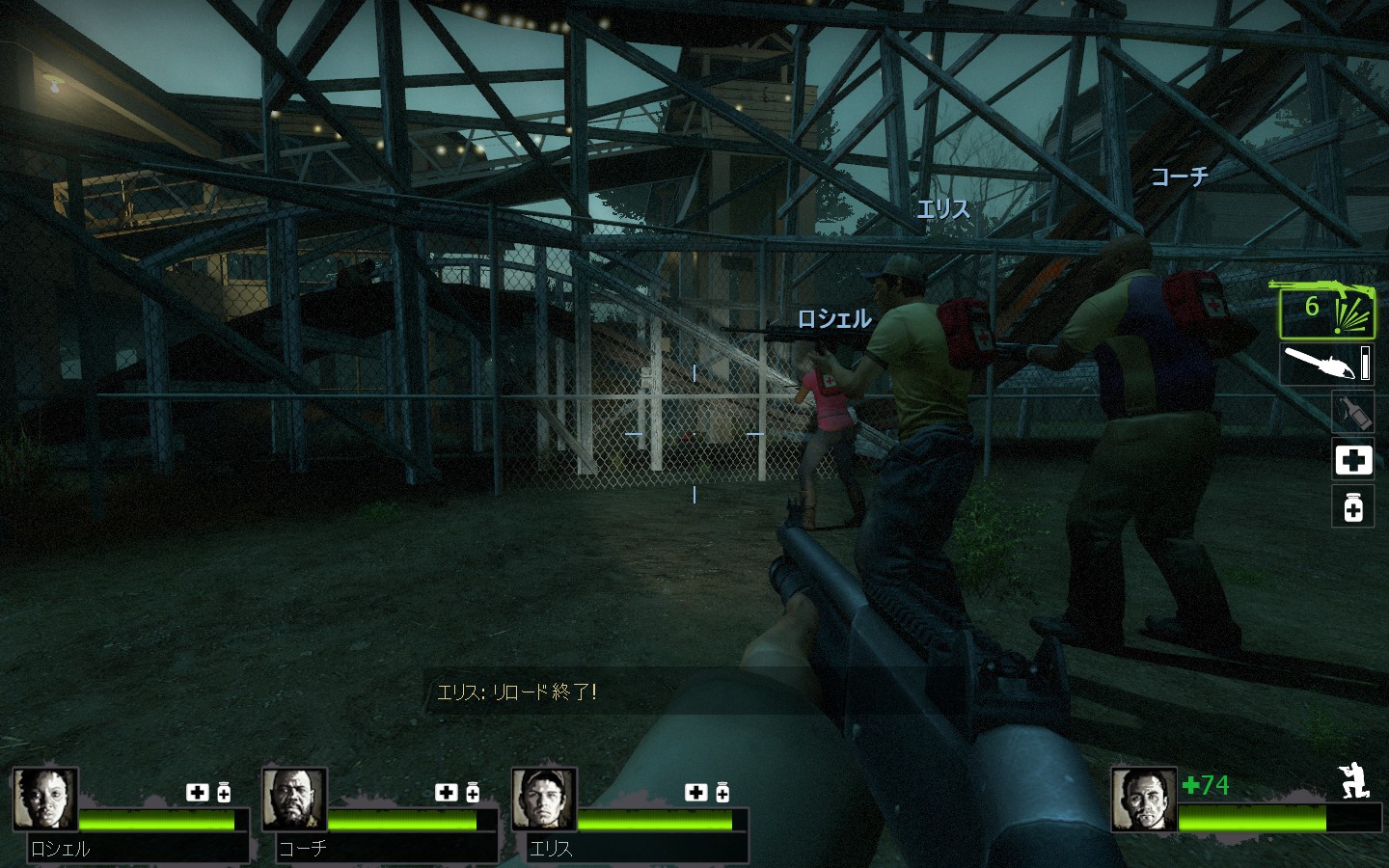Click the crouching player stance icon
Image resolution: width=1389 pixels, height=868 pixels.
click(1354, 783)
